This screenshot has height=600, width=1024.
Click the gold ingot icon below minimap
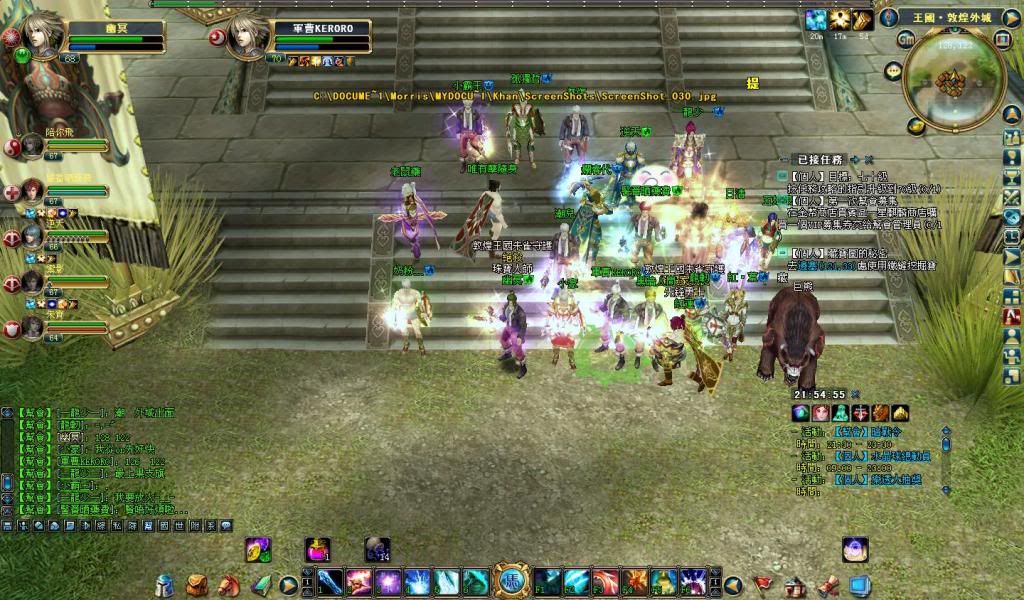point(916,126)
